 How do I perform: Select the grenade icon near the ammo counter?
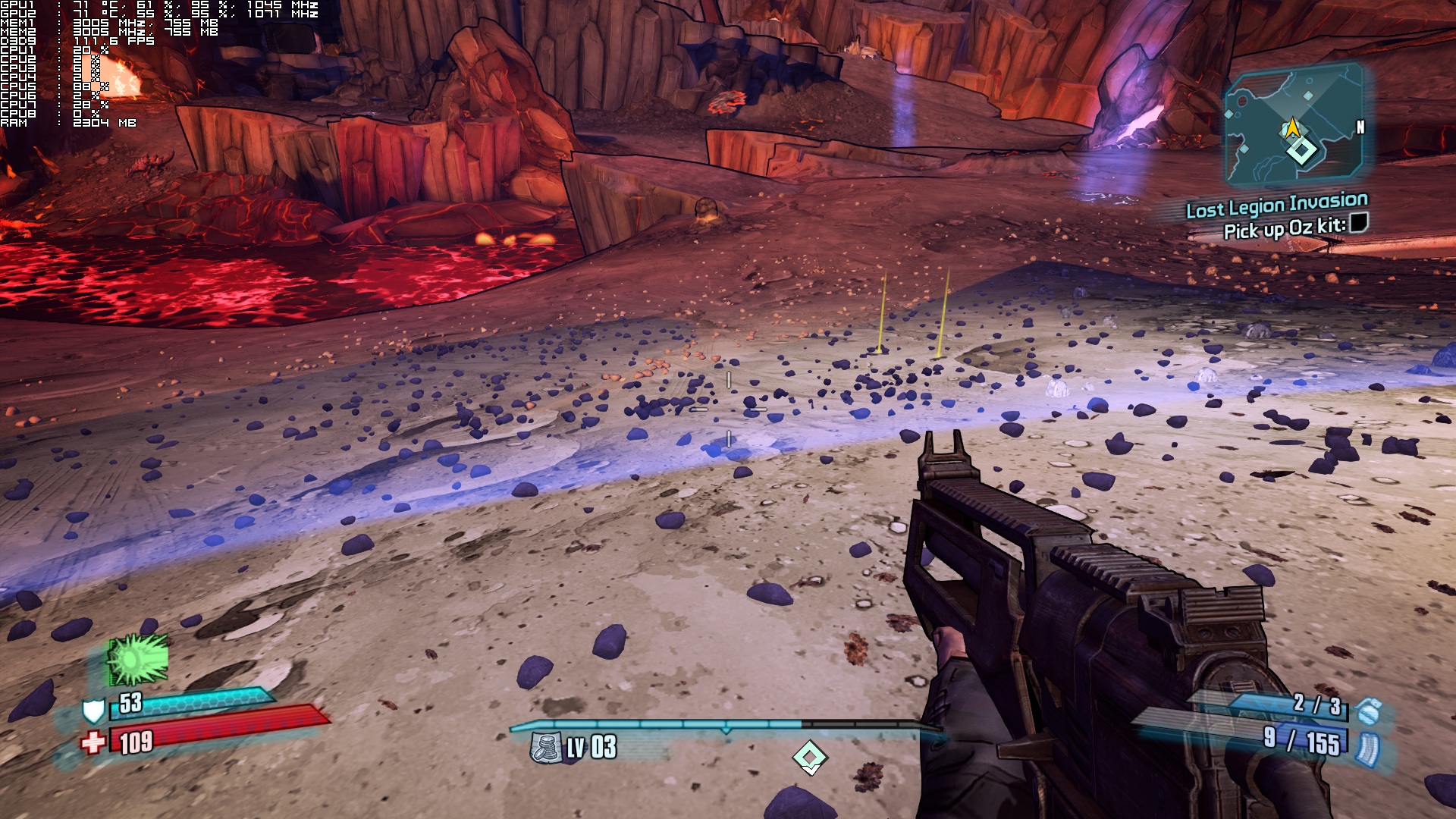point(1369,712)
